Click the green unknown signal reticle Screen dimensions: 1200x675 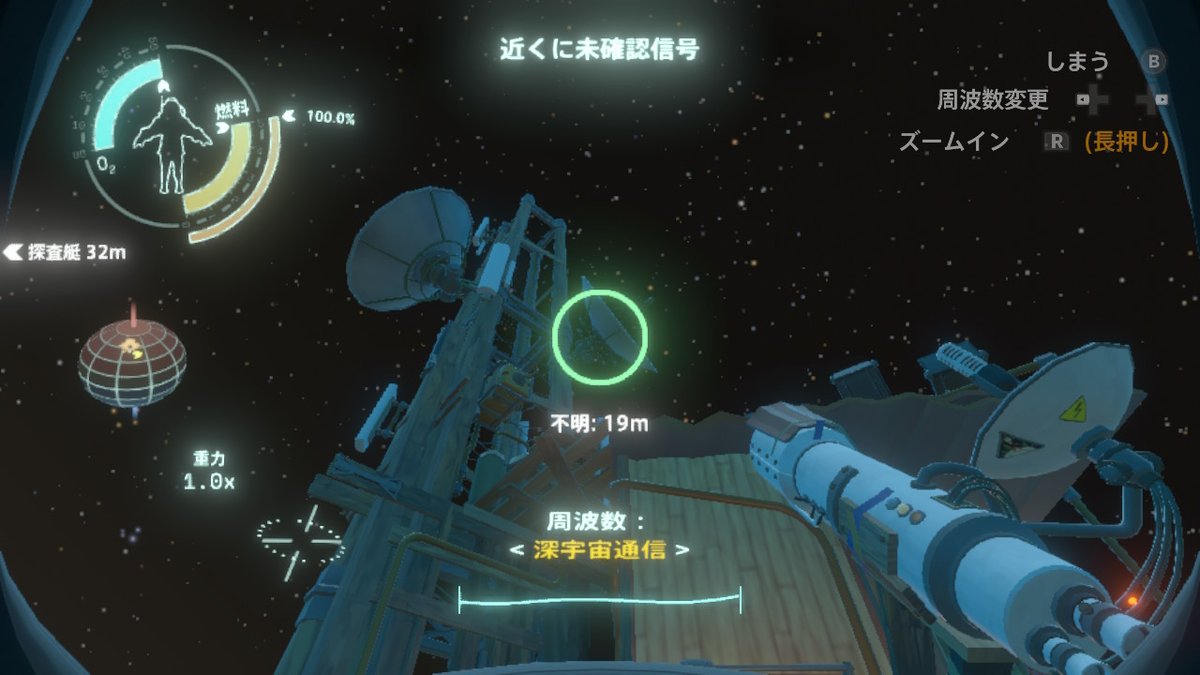click(600, 337)
